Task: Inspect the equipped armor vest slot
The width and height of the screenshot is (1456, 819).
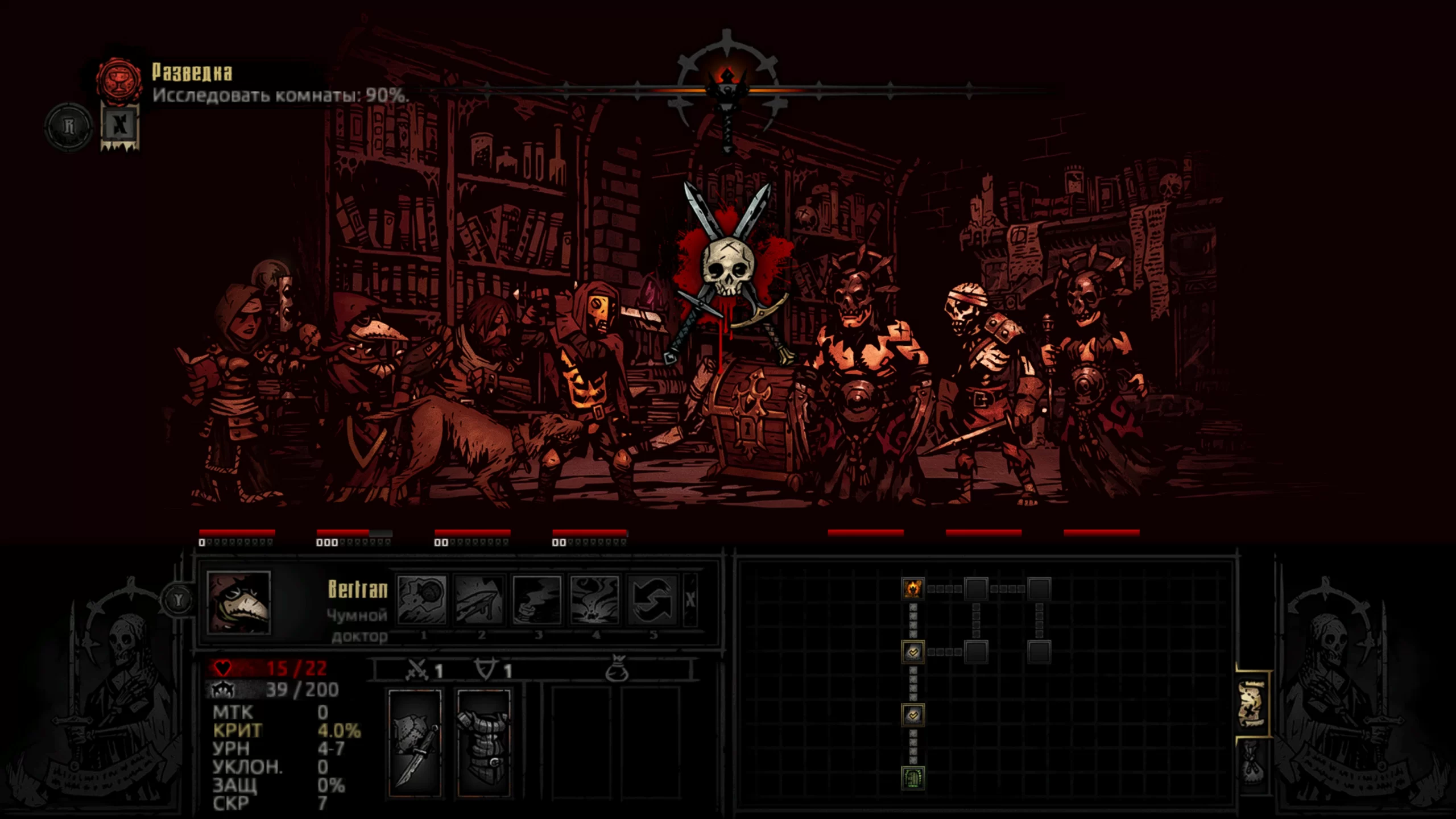Action: 483,743
